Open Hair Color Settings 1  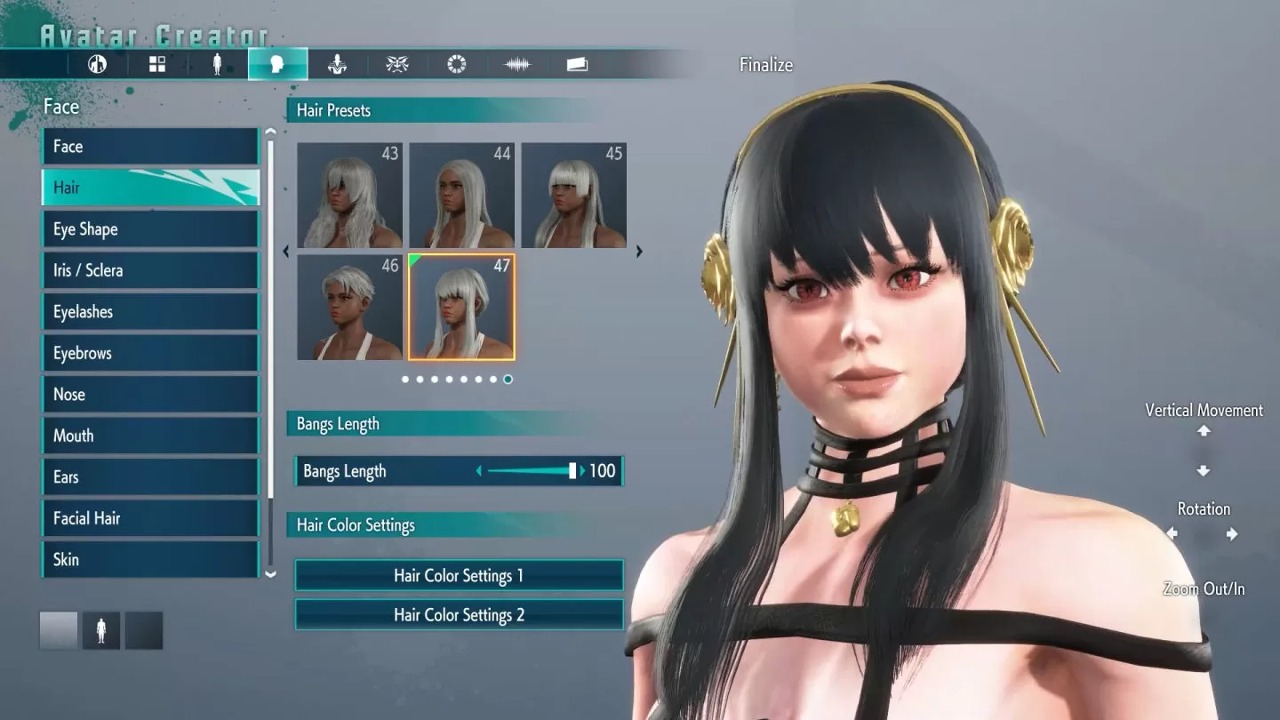(x=459, y=576)
